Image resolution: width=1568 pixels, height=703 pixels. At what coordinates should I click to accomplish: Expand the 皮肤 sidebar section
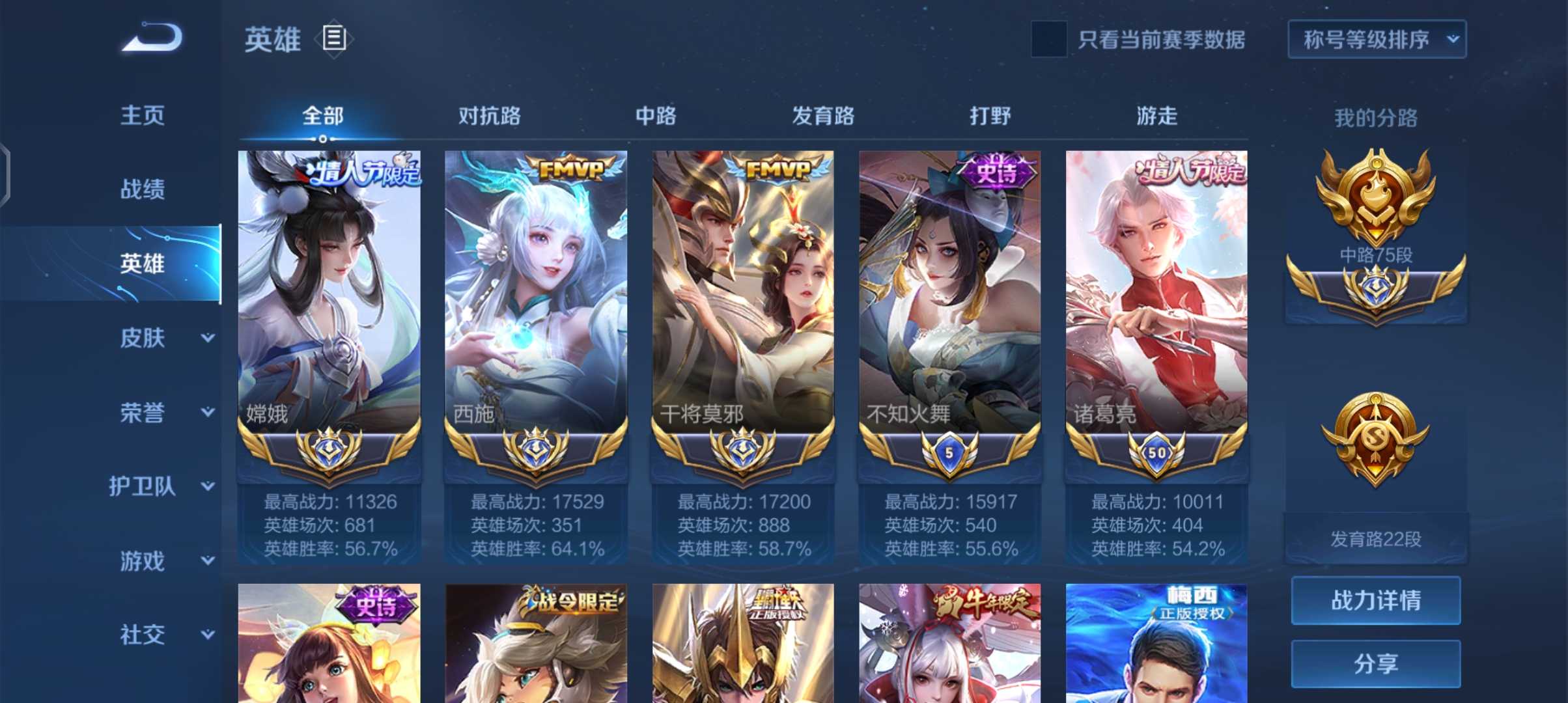click(x=143, y=338)
